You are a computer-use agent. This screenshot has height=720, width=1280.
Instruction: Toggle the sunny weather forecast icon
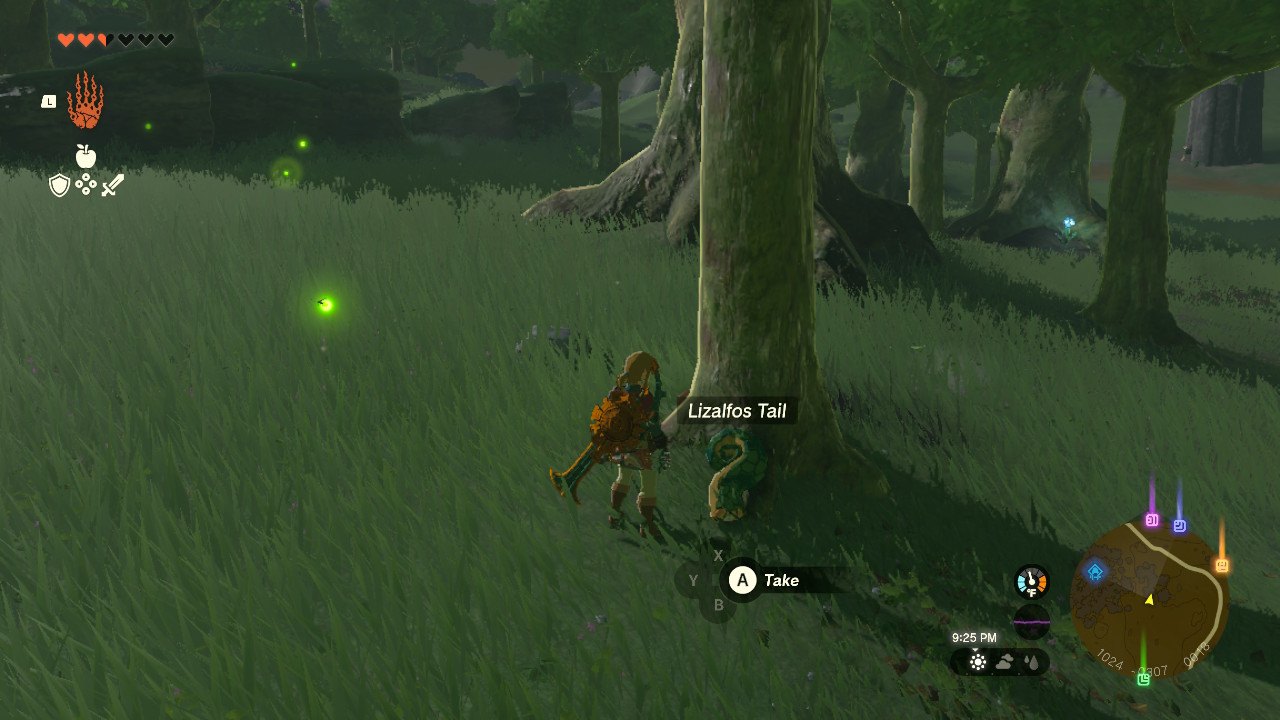click(977, 662)
